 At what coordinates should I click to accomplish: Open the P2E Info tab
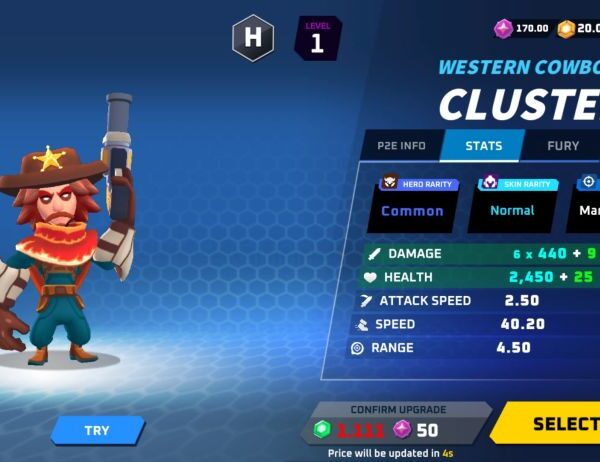click(x=401, y=146)
